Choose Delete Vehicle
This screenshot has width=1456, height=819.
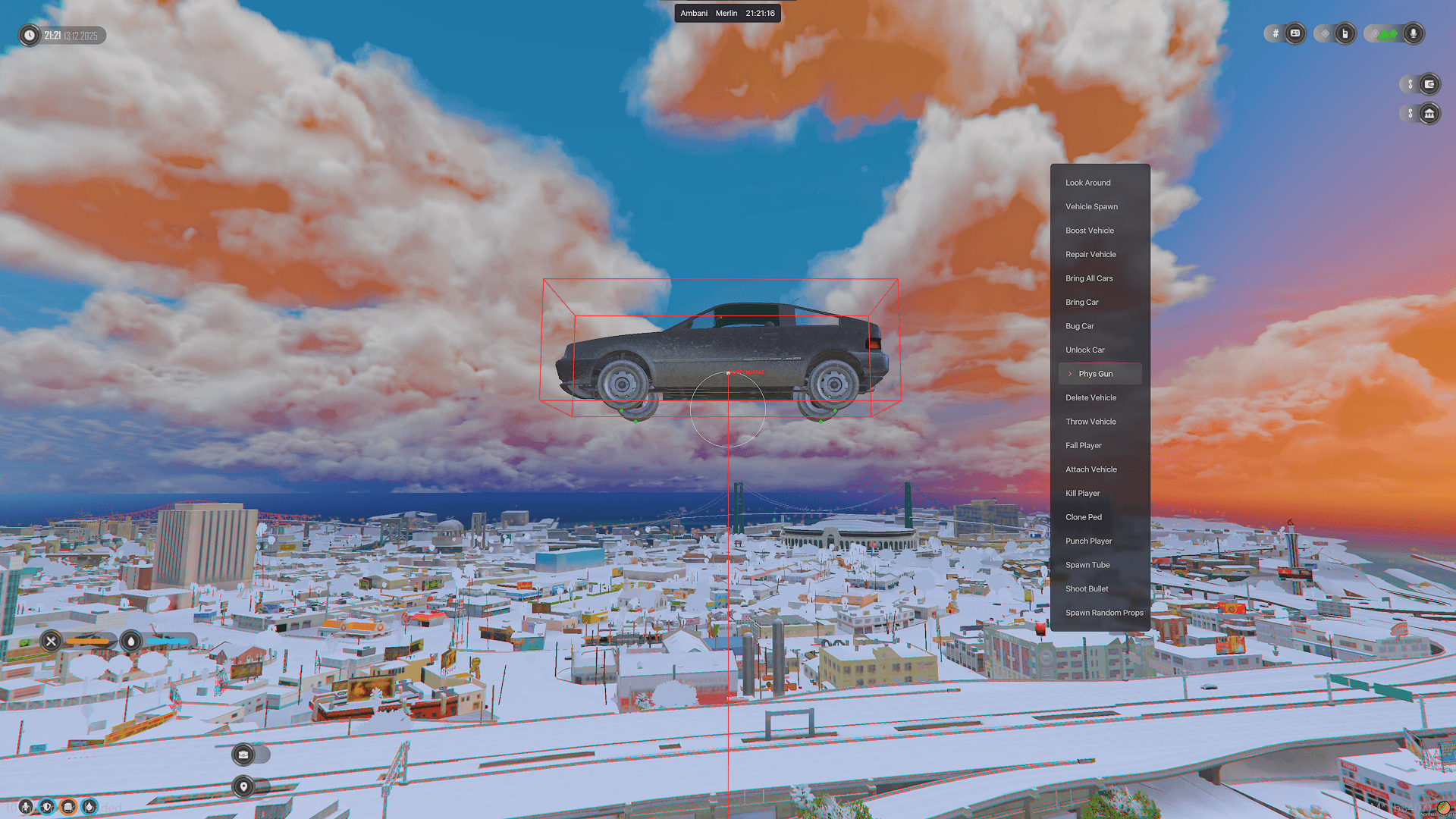tap(1090, 397)
